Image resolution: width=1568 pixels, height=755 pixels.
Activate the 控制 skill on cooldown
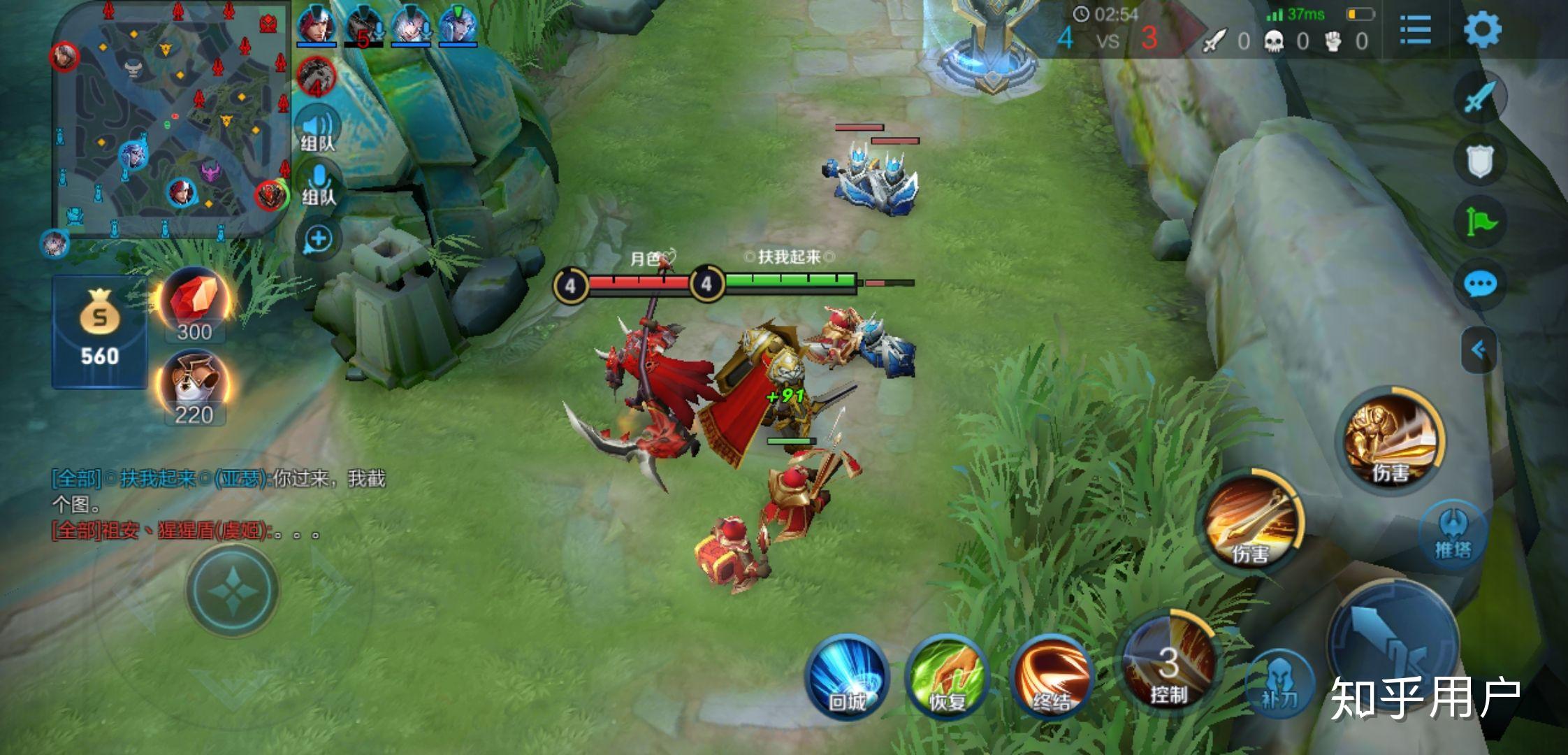click(x=1168, y=661)
